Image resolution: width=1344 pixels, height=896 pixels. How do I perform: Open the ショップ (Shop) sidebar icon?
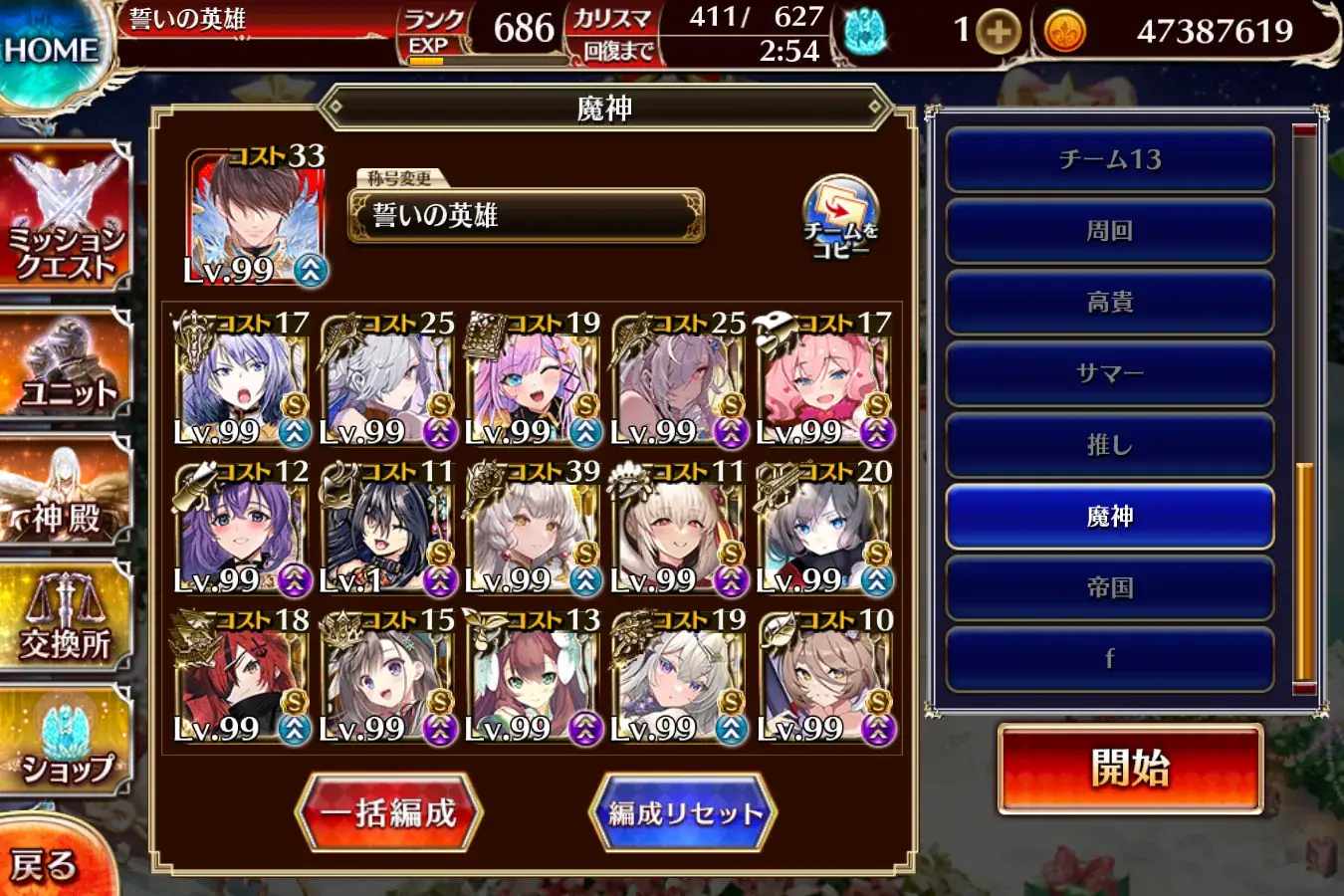62,742
